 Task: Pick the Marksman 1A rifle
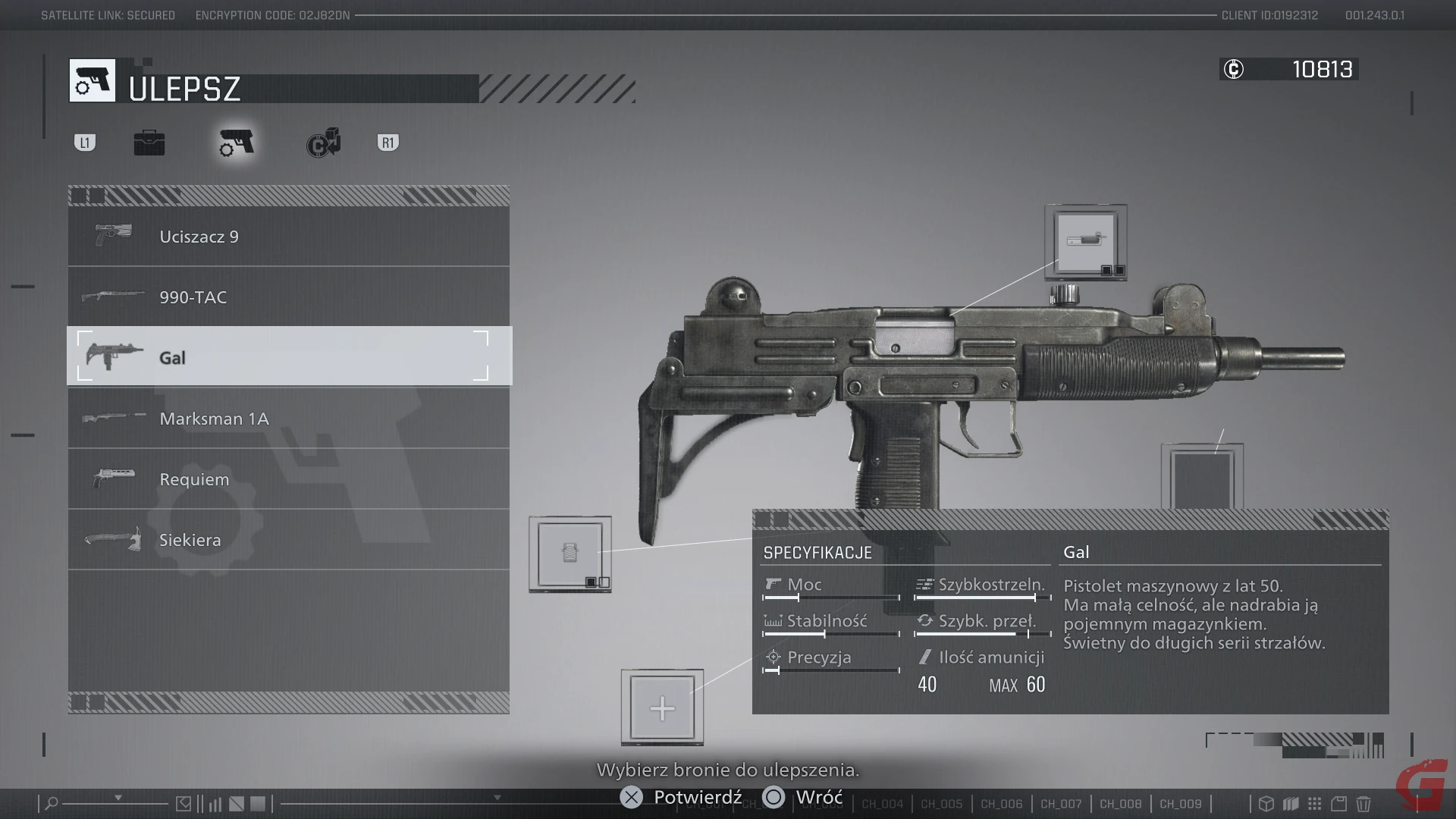(x=288, y=419)
